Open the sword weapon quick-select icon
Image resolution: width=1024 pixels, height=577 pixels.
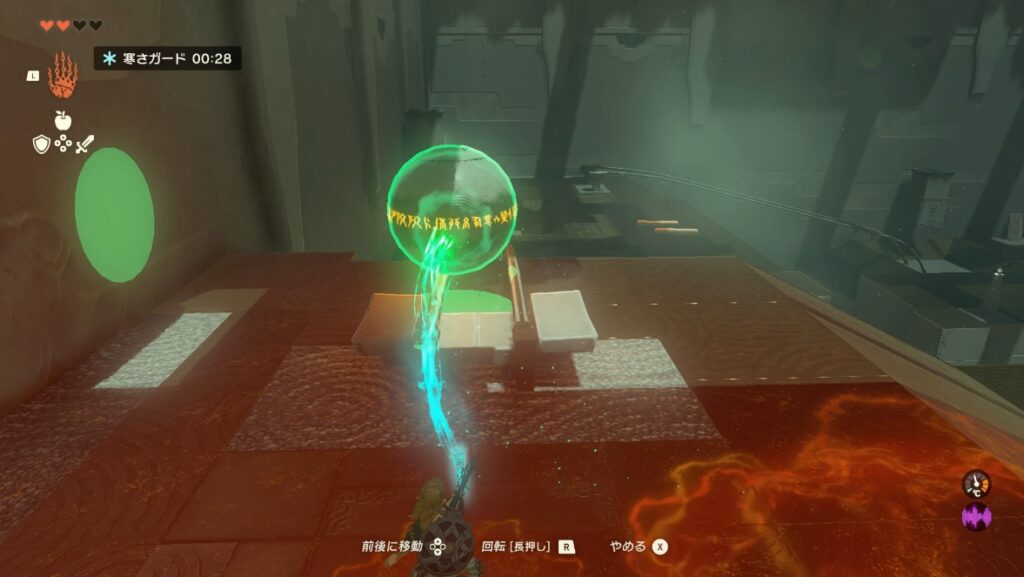pos(84,145)
